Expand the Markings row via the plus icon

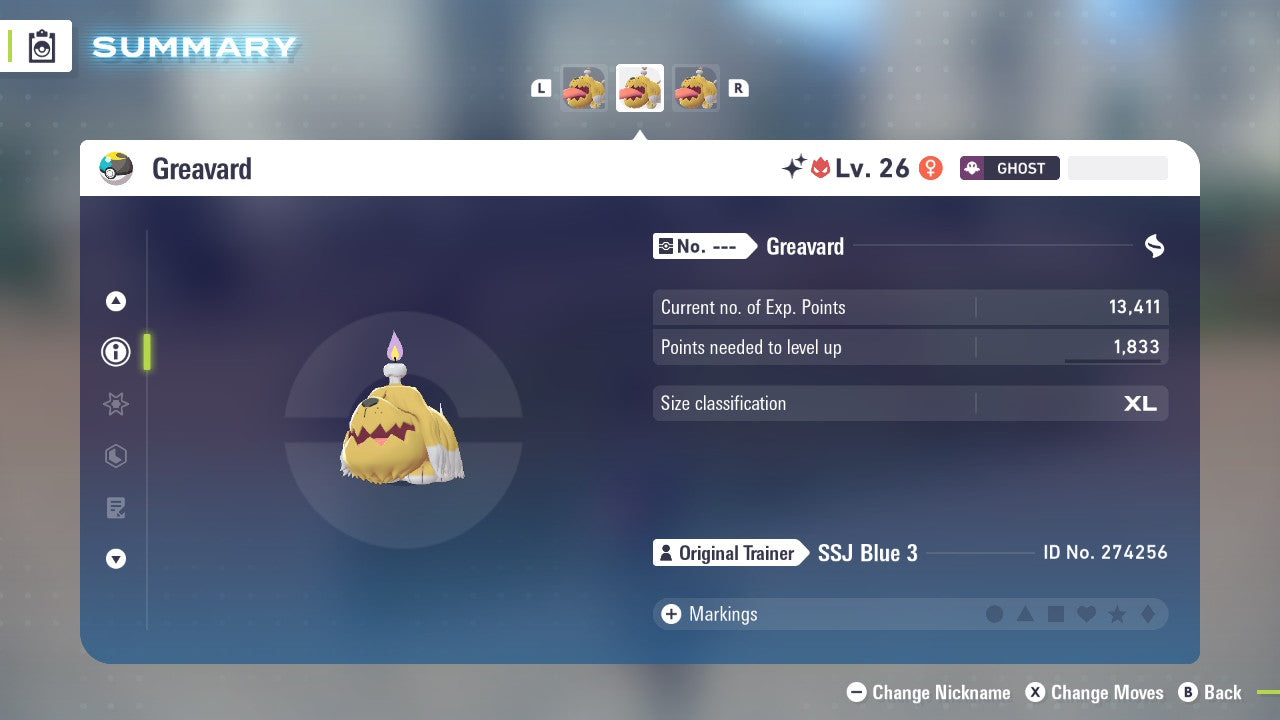click(669, 614)
